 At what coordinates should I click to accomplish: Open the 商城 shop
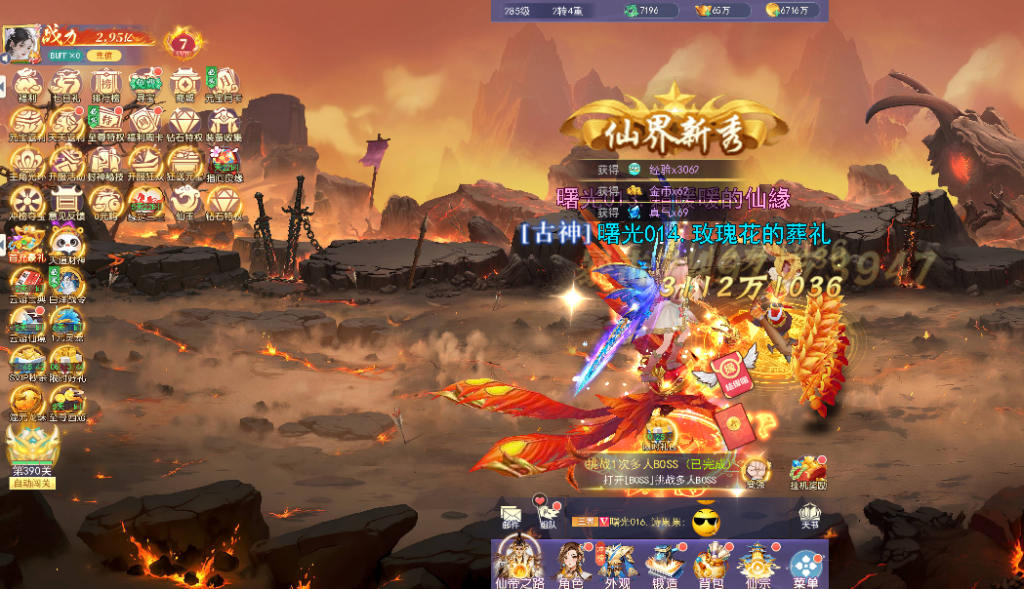pos(185,85)
